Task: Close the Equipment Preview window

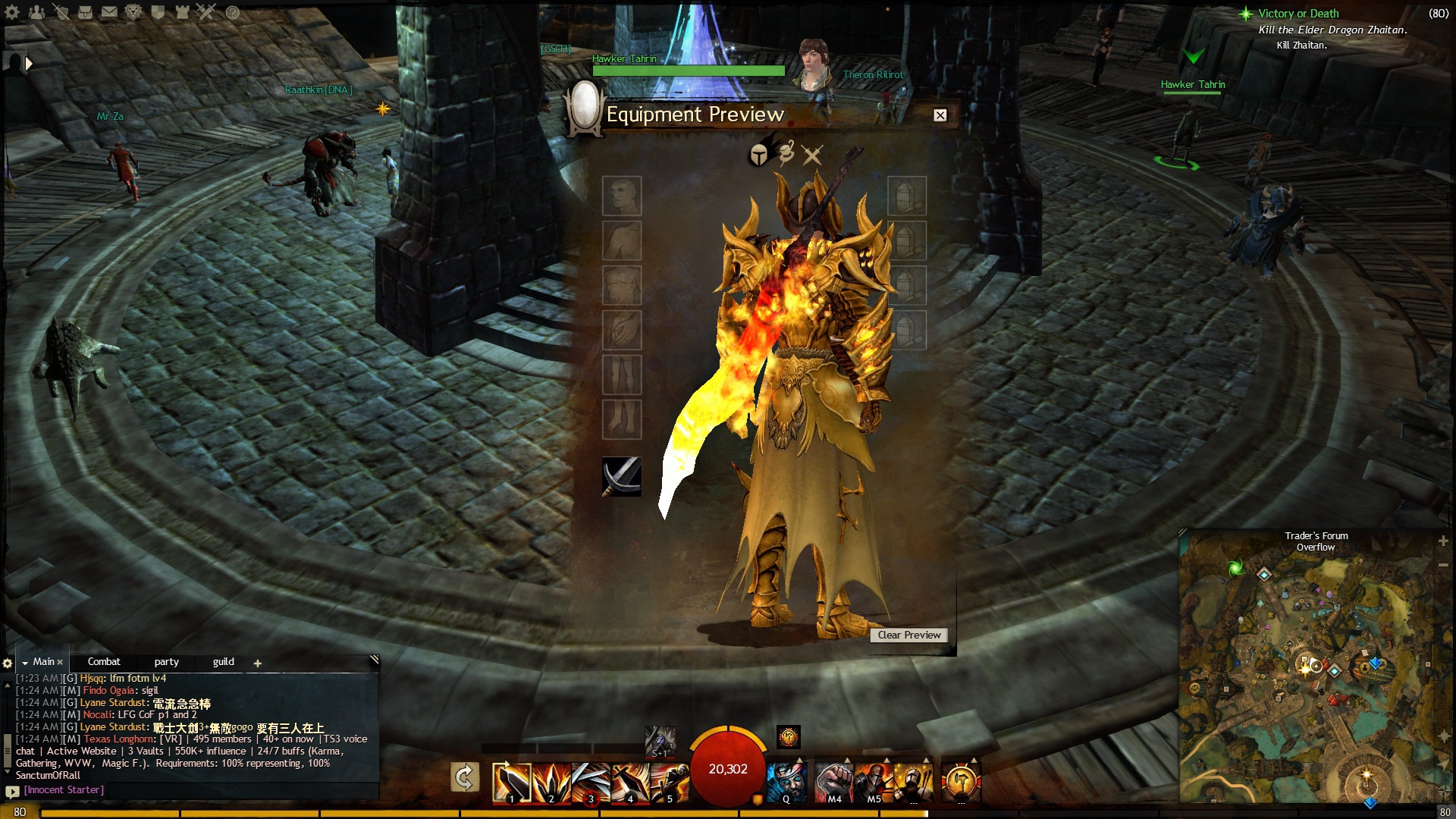Action: pos(940,115)
